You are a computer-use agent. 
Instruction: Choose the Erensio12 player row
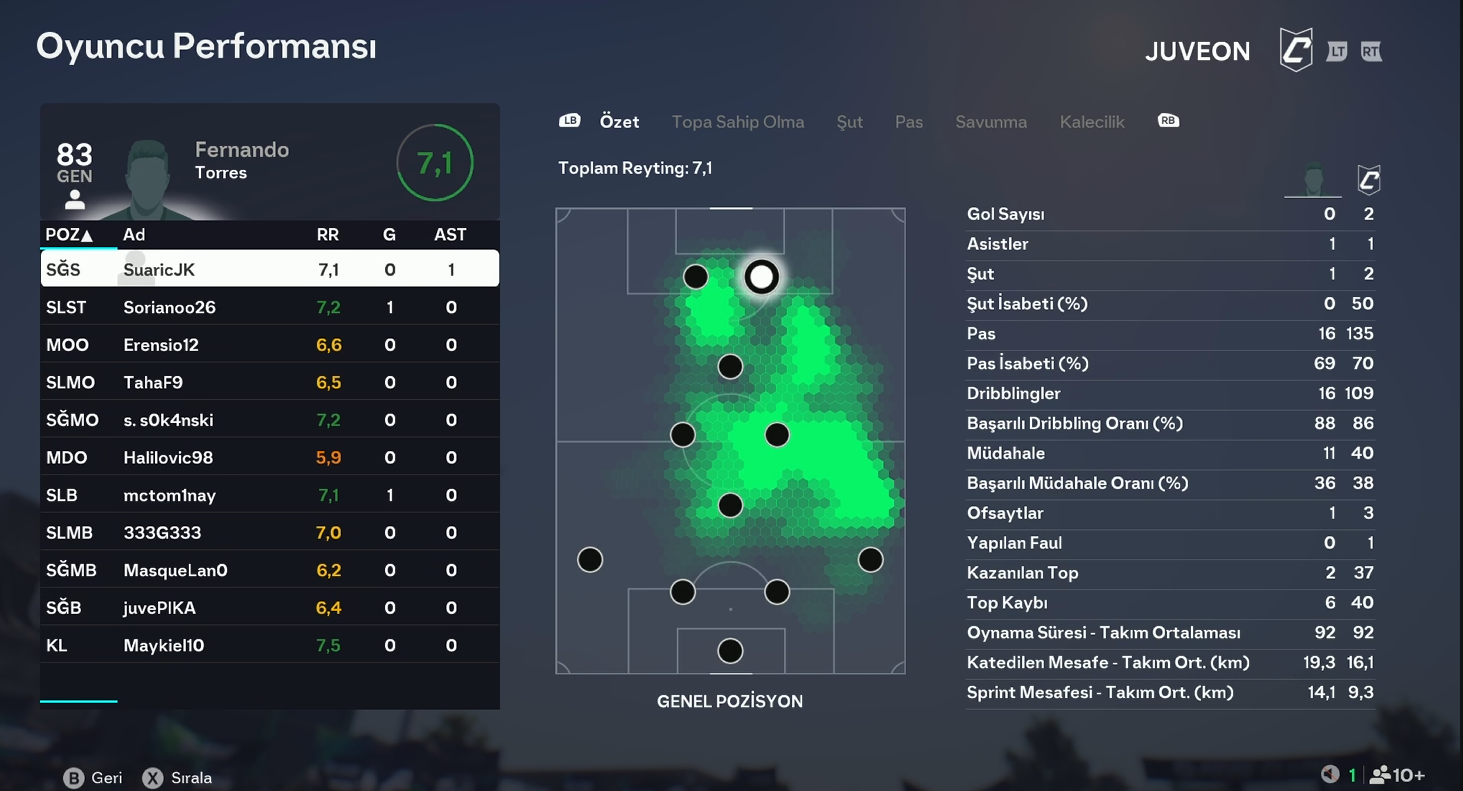(x=269, y=345)
